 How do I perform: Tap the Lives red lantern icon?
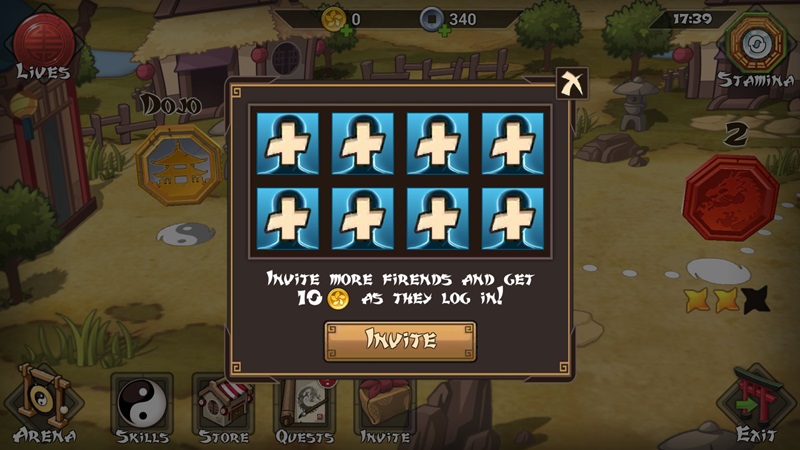[42, 40]
